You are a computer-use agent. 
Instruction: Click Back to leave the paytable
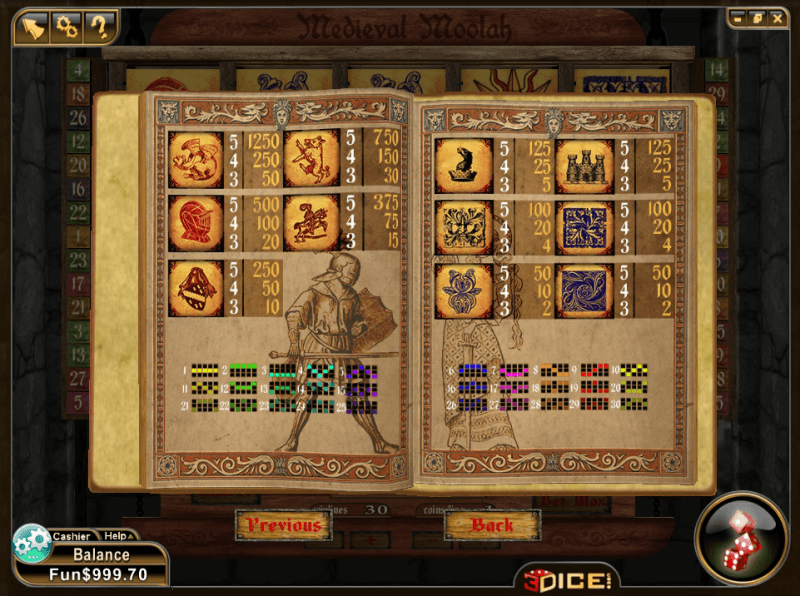point(492,525)
